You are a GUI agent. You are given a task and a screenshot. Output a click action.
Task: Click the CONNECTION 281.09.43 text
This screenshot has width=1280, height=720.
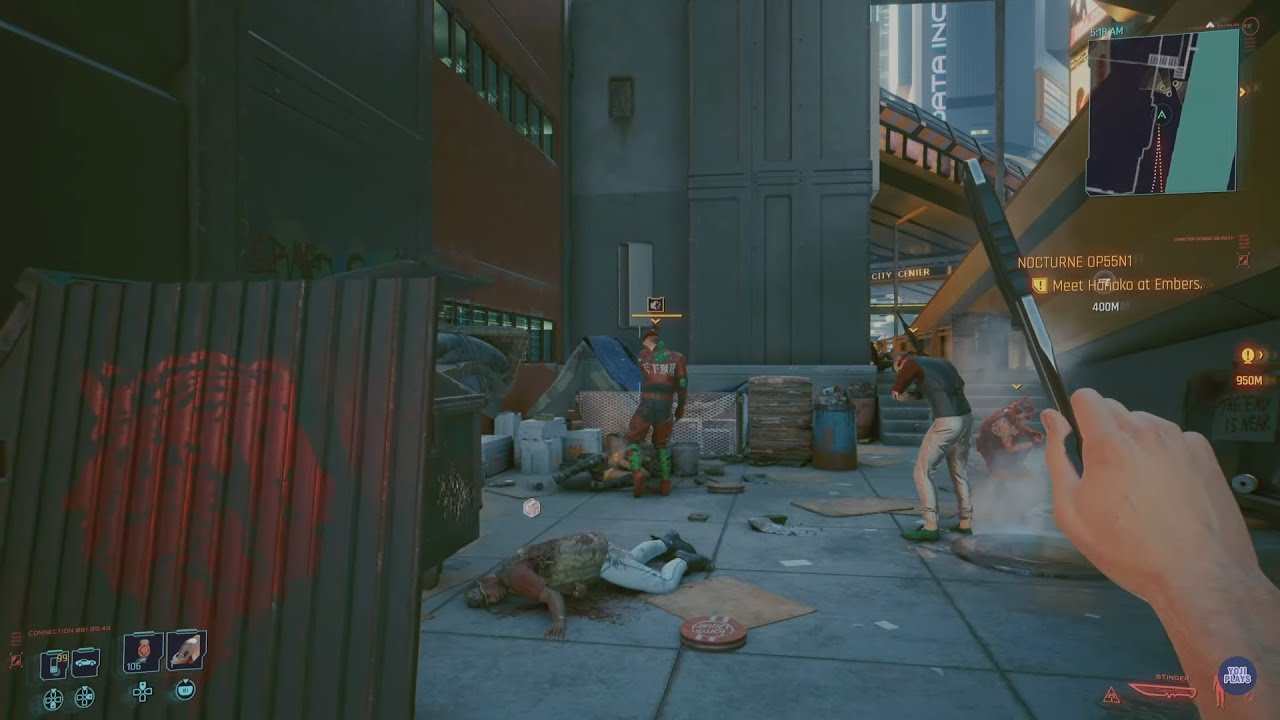coord(68,628)
